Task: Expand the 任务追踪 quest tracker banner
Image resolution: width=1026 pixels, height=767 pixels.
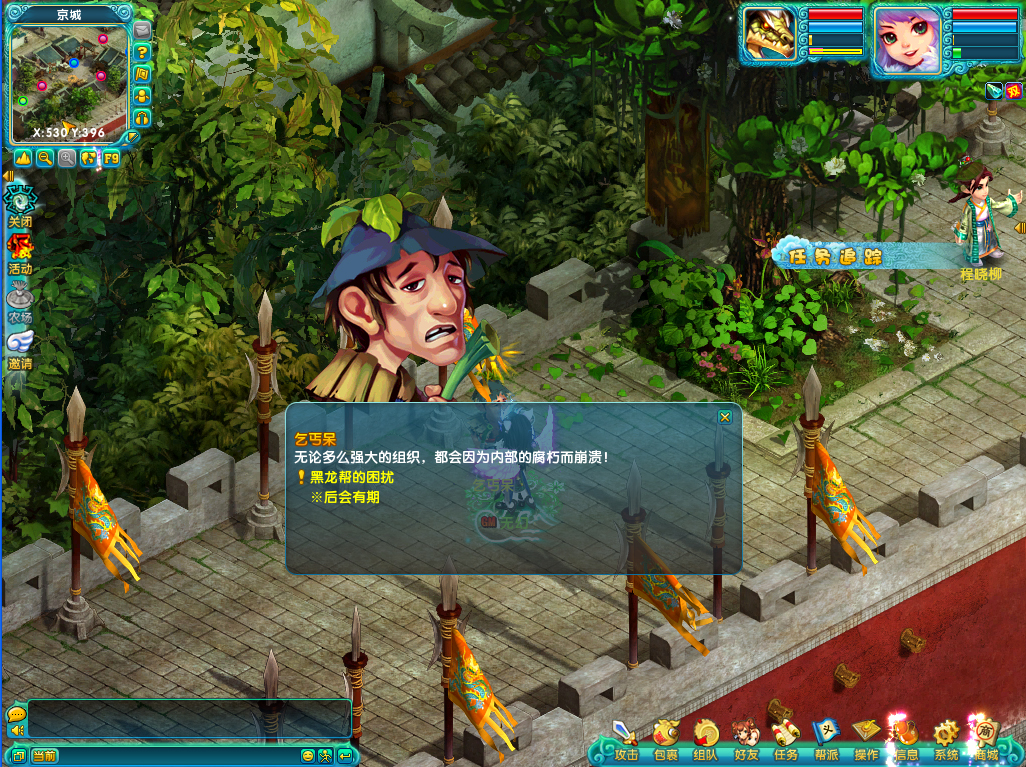Action: (835, 257)
